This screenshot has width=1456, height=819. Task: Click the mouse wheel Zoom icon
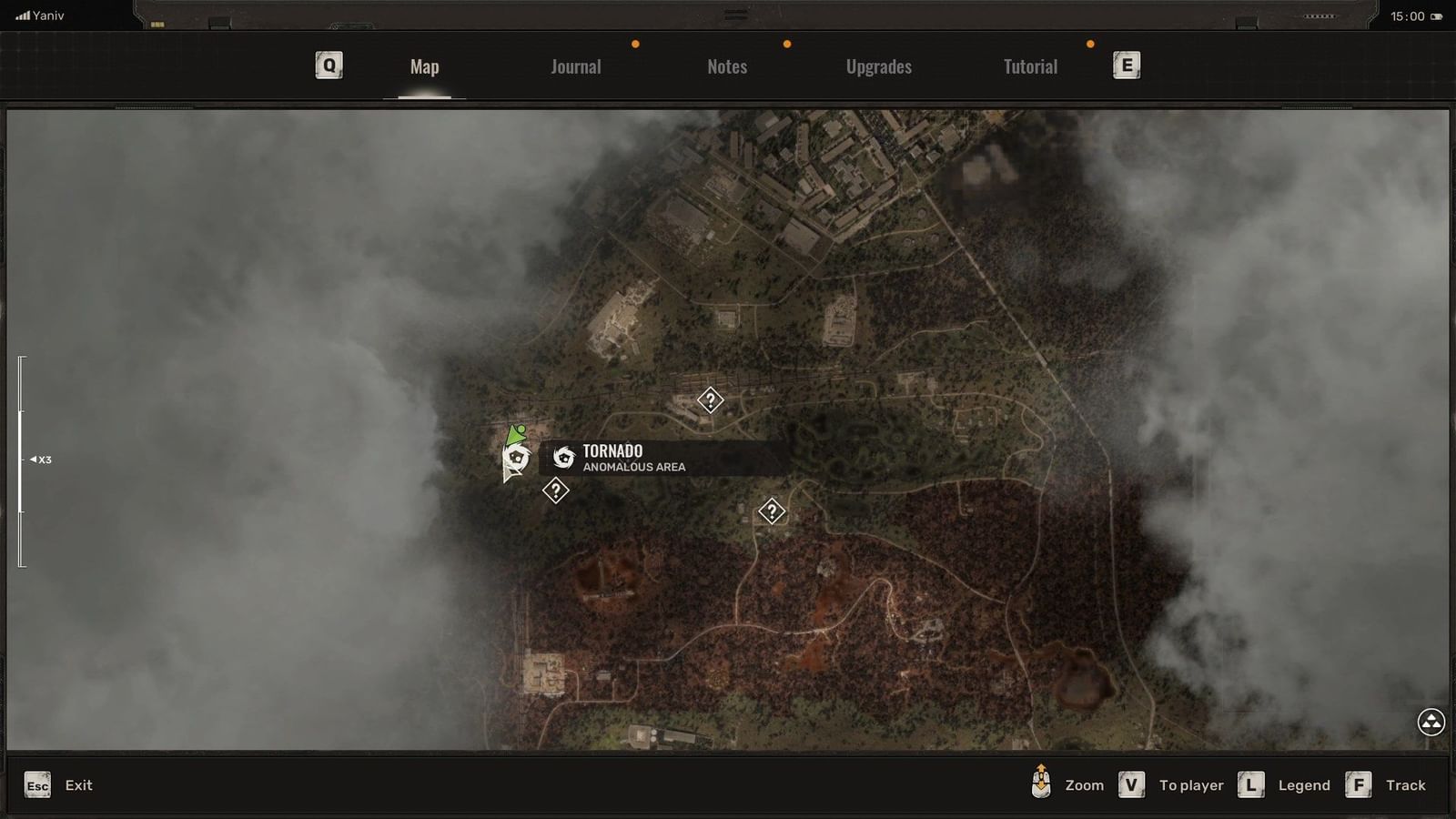click(x=1040, y=784)
